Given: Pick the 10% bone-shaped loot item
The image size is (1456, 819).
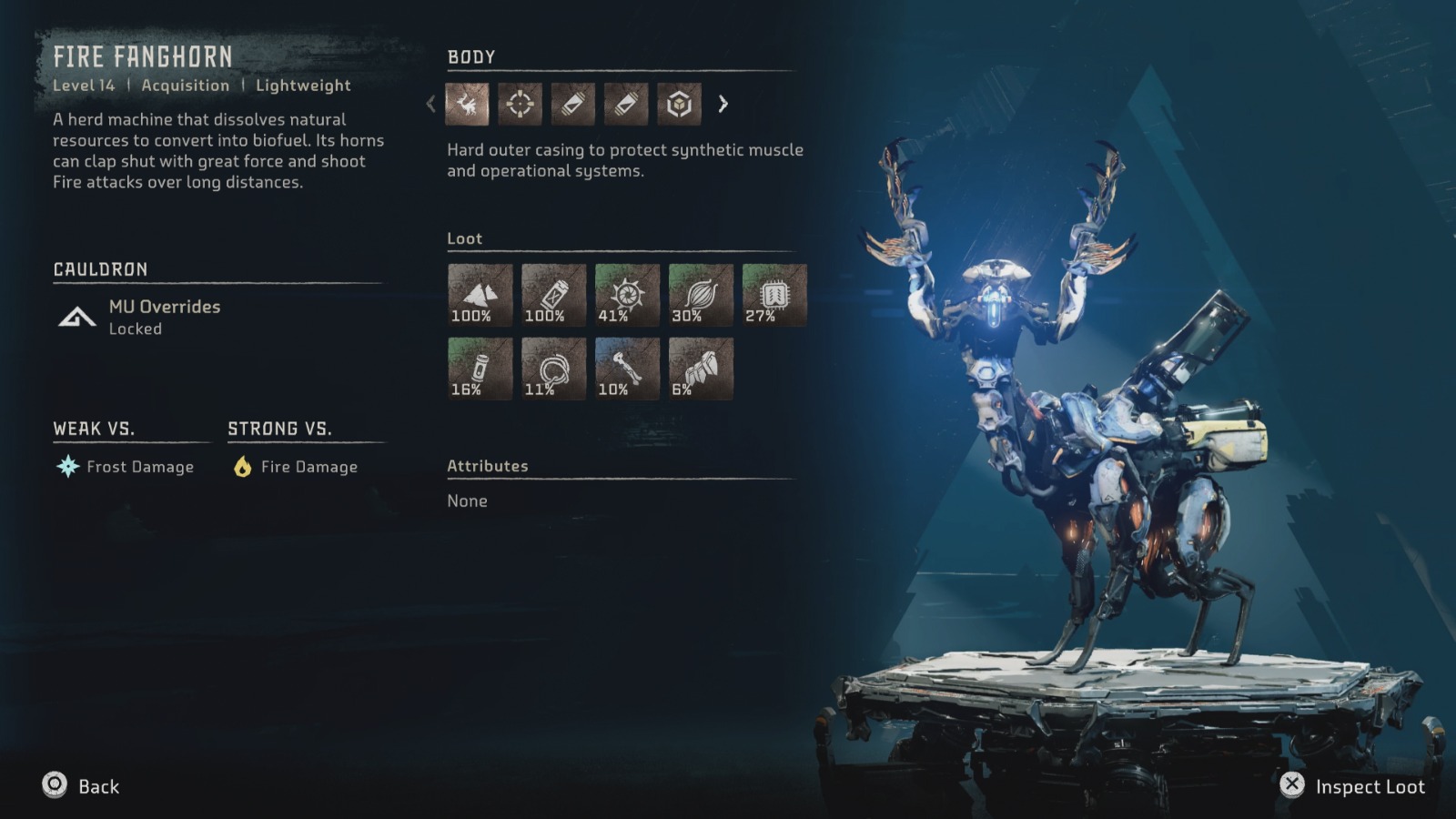Looking at the screenshot, I should point(627,369).
